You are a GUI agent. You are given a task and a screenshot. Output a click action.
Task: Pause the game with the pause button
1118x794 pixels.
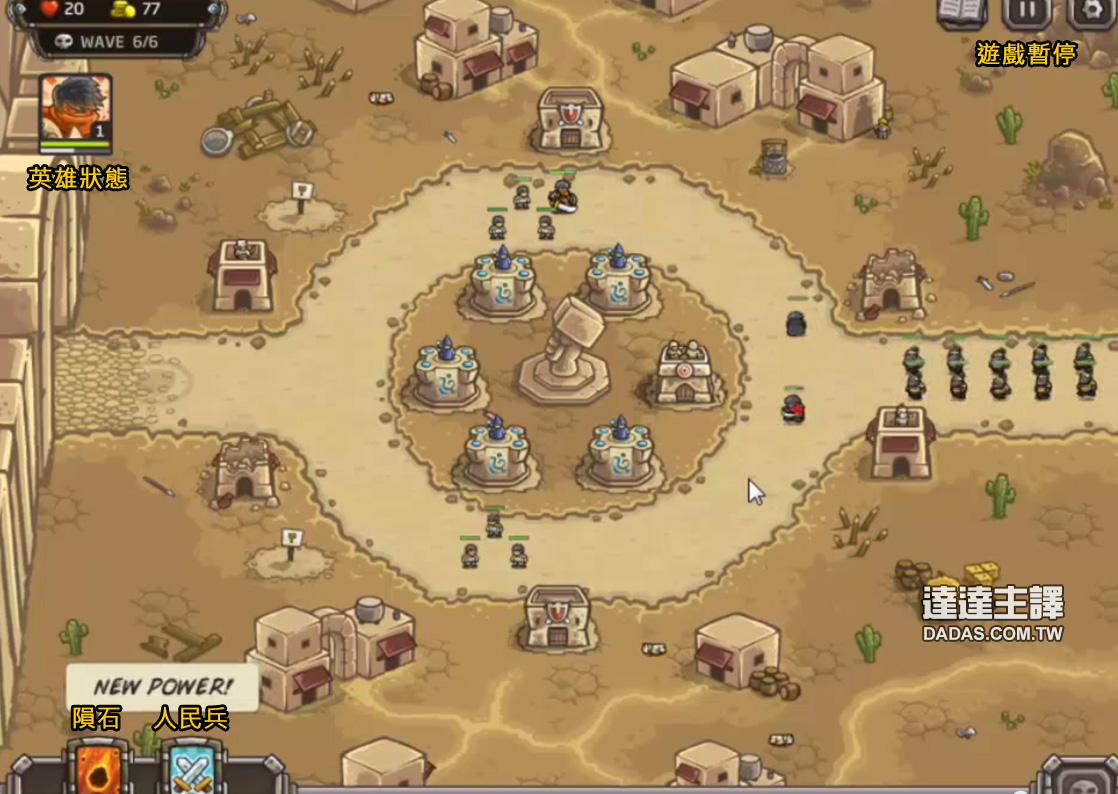pos(1026,11)
